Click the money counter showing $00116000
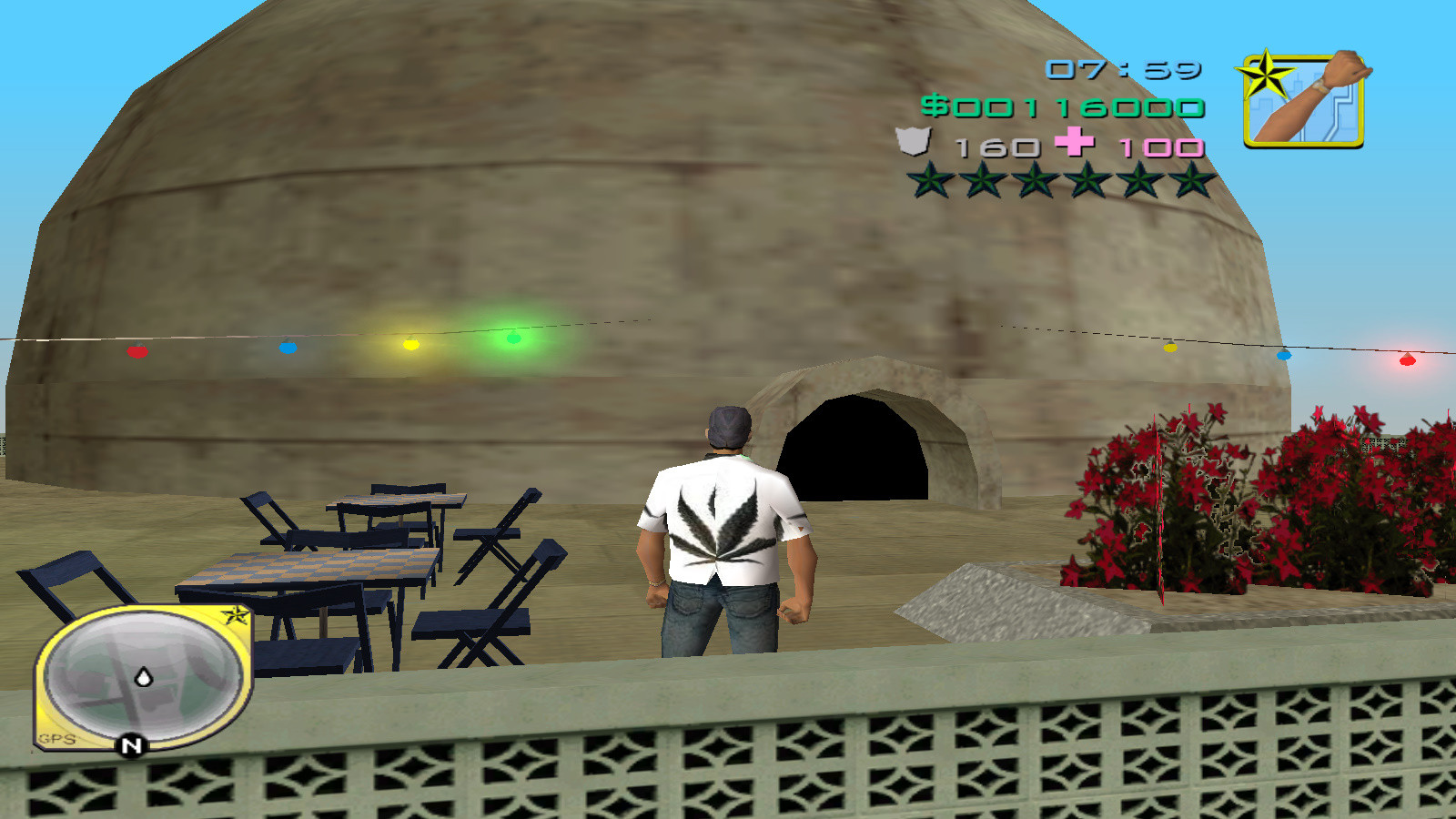 [x=1065, y=107]
